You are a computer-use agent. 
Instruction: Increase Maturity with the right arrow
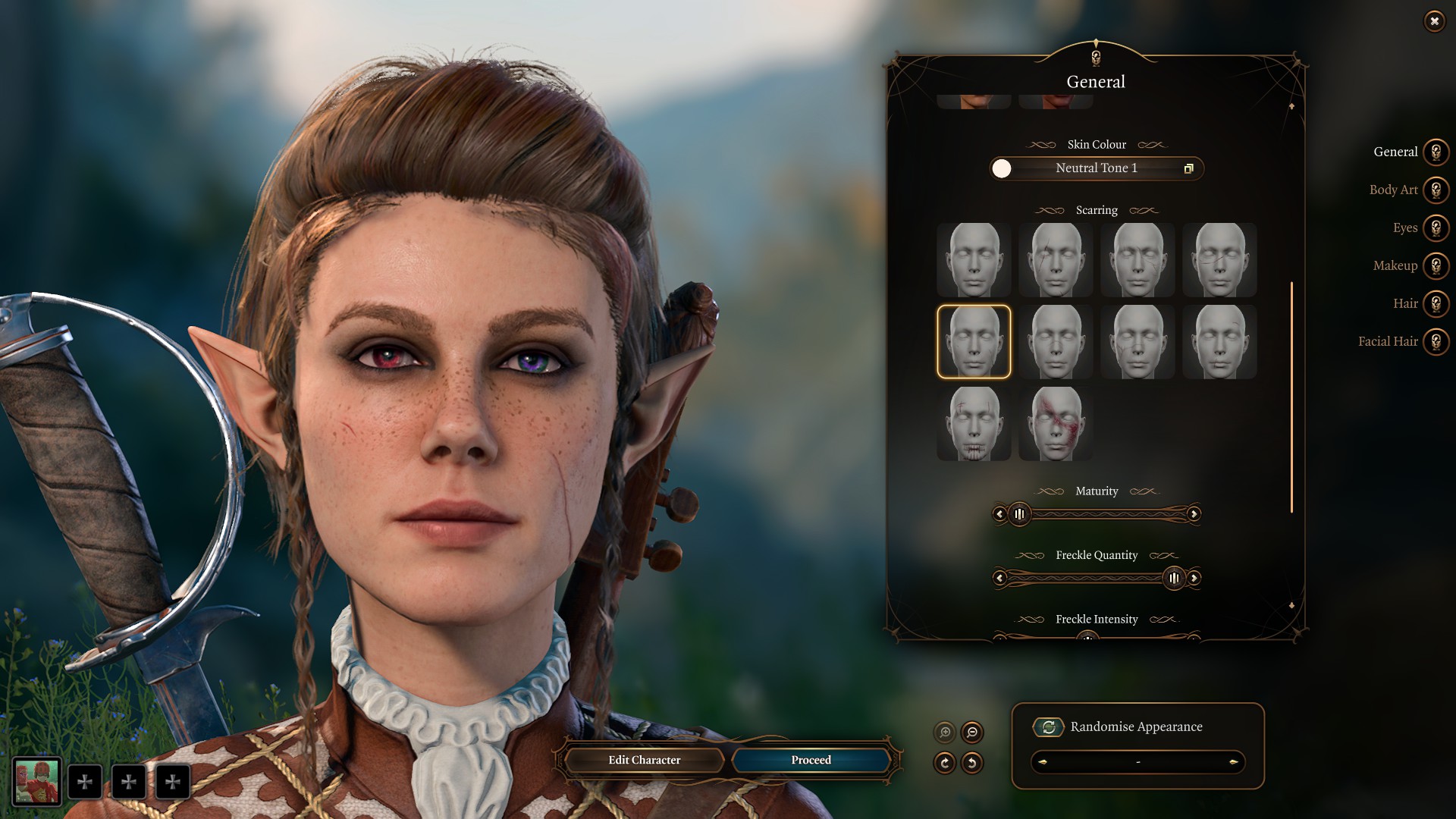tap(1194, 514)
